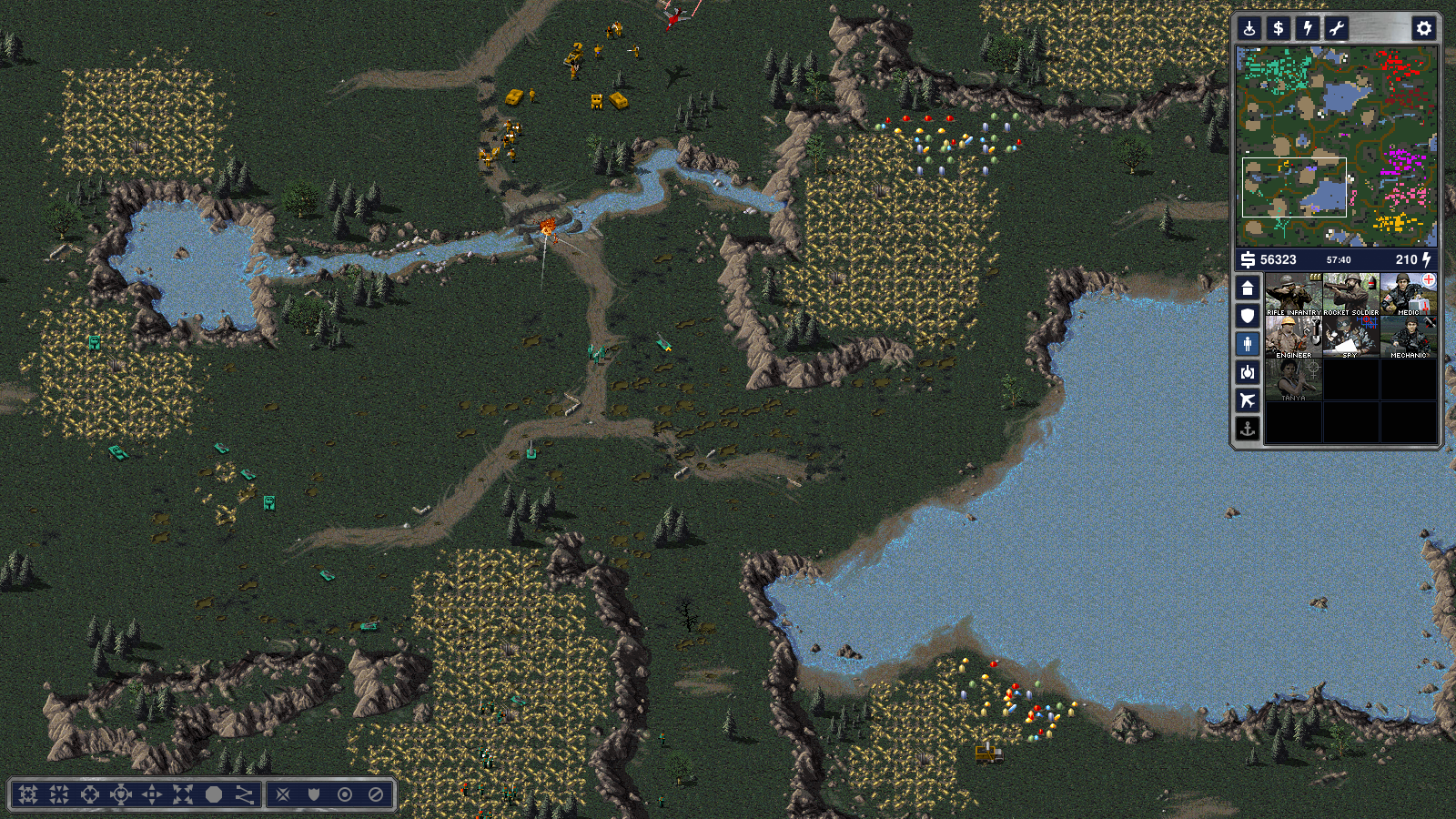Viewport: 1456px width, 819px height.
Task: Select the Engineer production icon
Action: point(1293,337)
